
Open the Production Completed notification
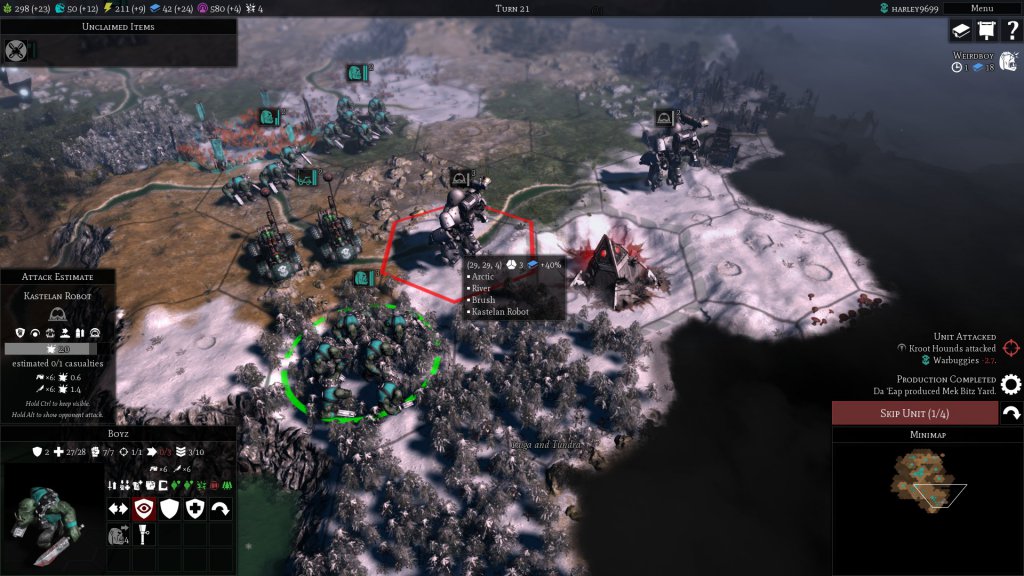1011,384
